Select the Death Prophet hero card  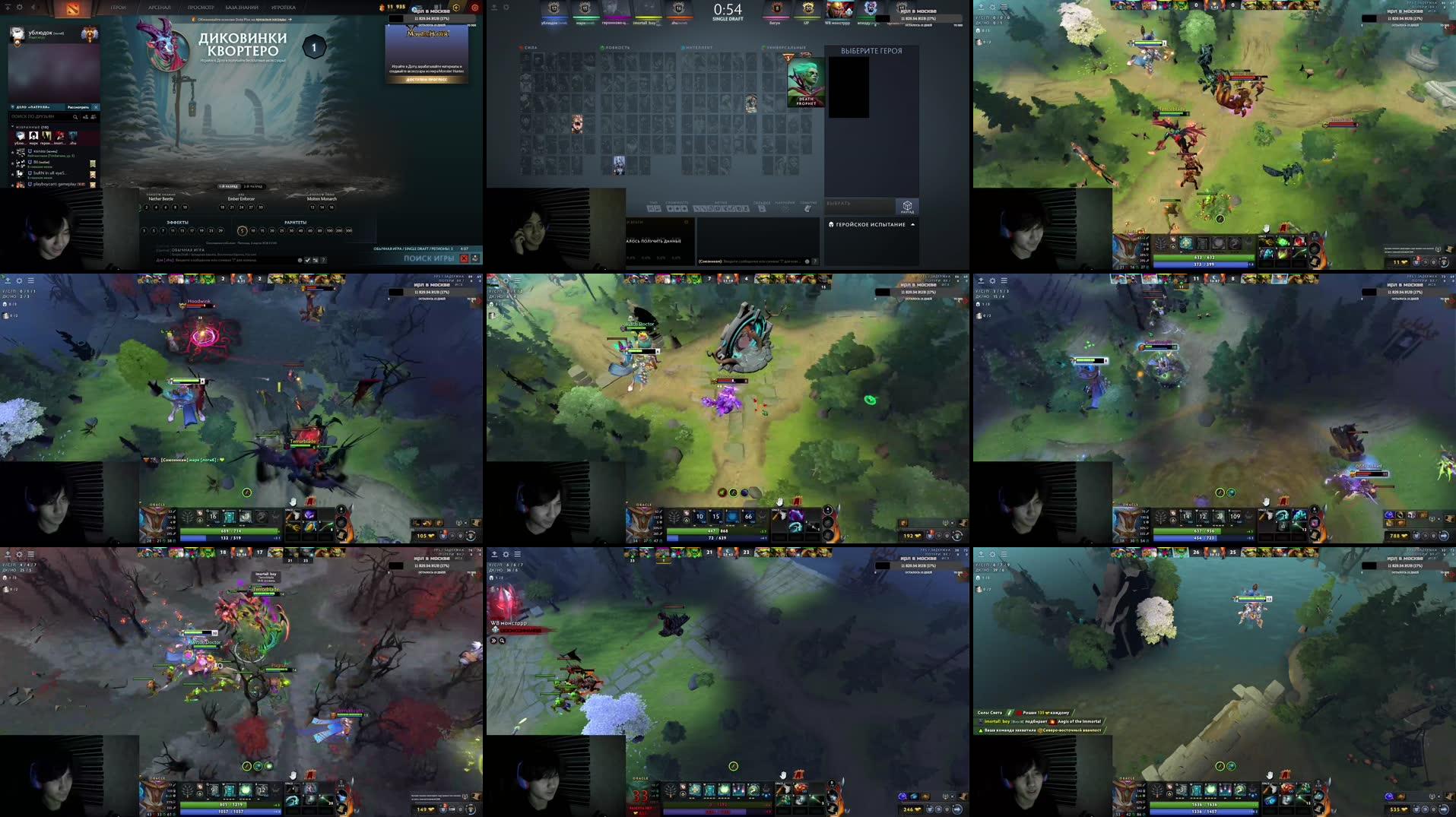[x=807, y=81]
